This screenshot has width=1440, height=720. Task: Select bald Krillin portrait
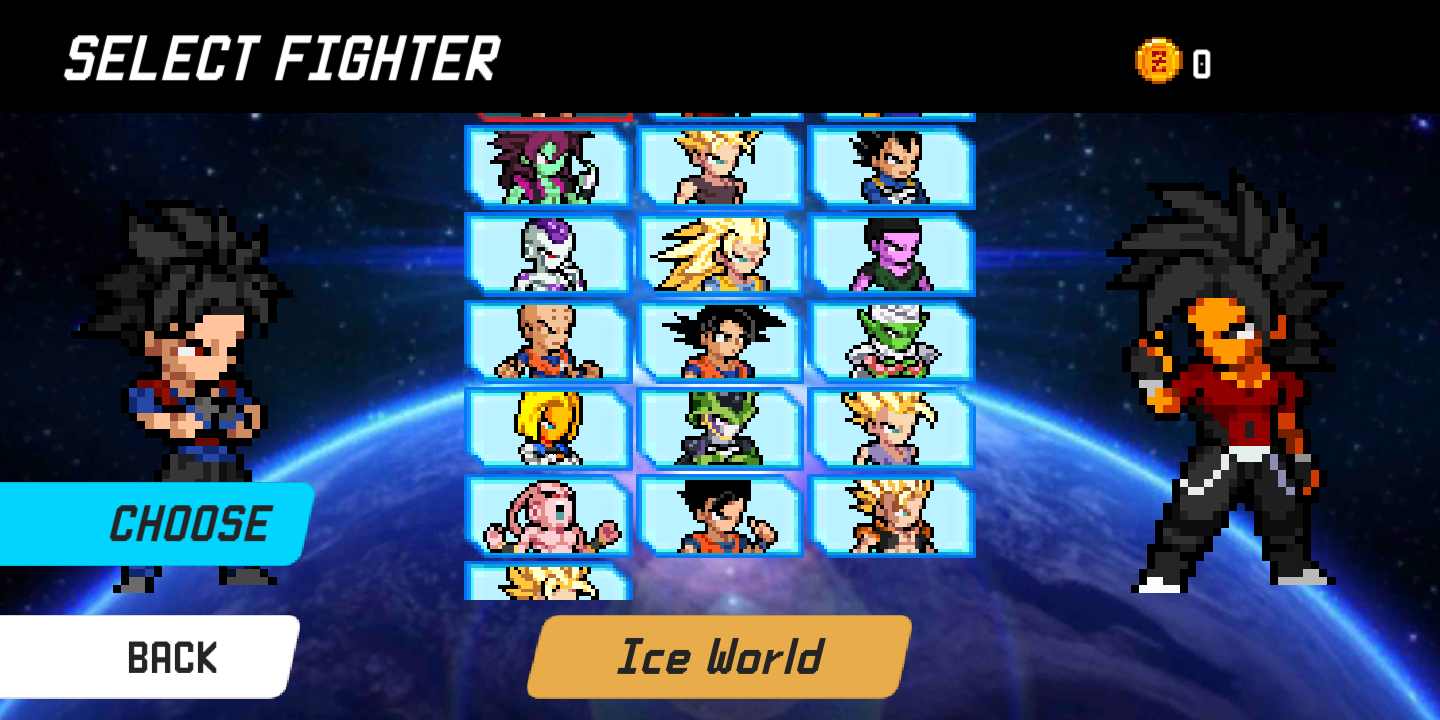(x=547, y=341)
